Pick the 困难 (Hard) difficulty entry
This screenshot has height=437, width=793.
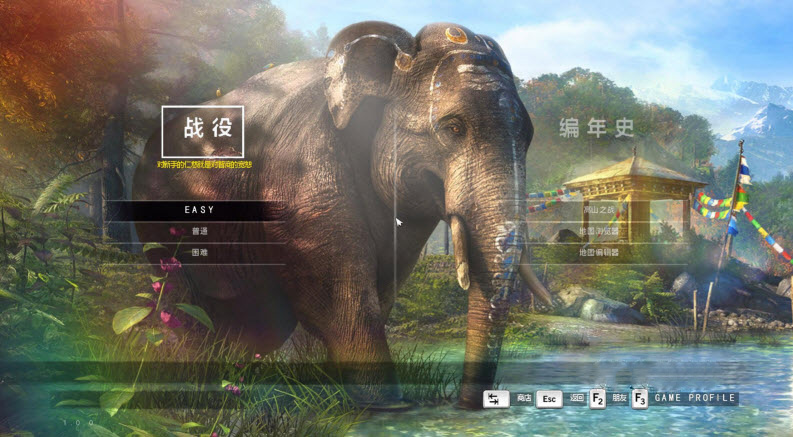[199, 253]
